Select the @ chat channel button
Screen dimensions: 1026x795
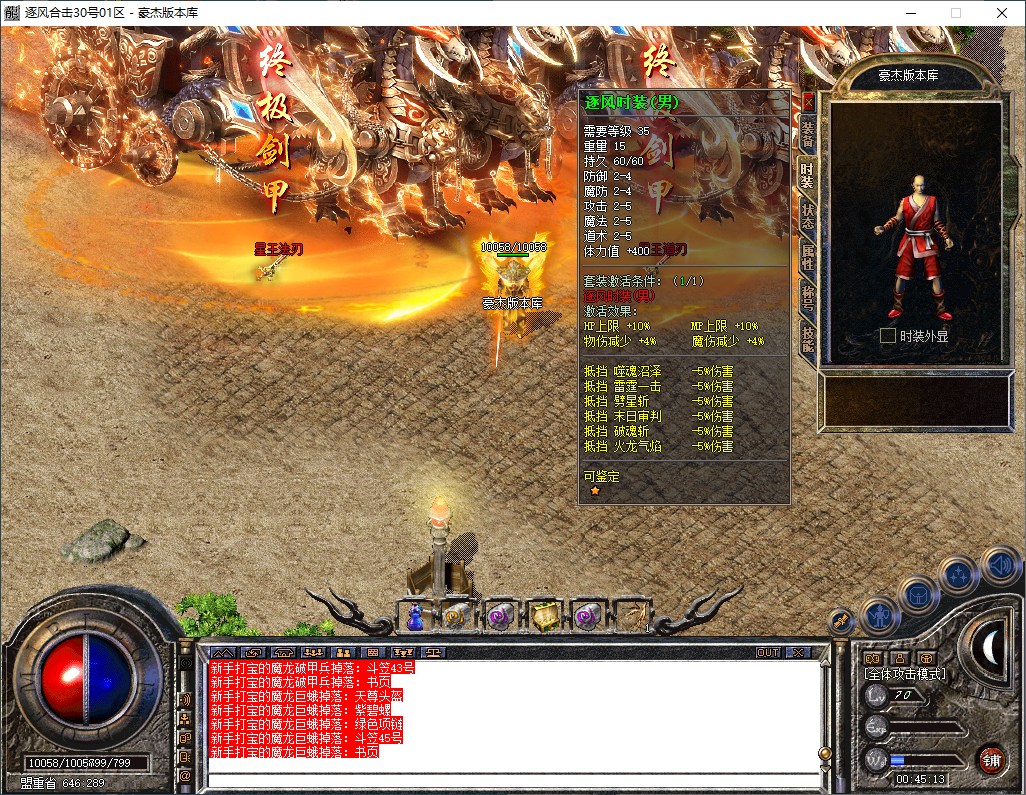(185, 775)
